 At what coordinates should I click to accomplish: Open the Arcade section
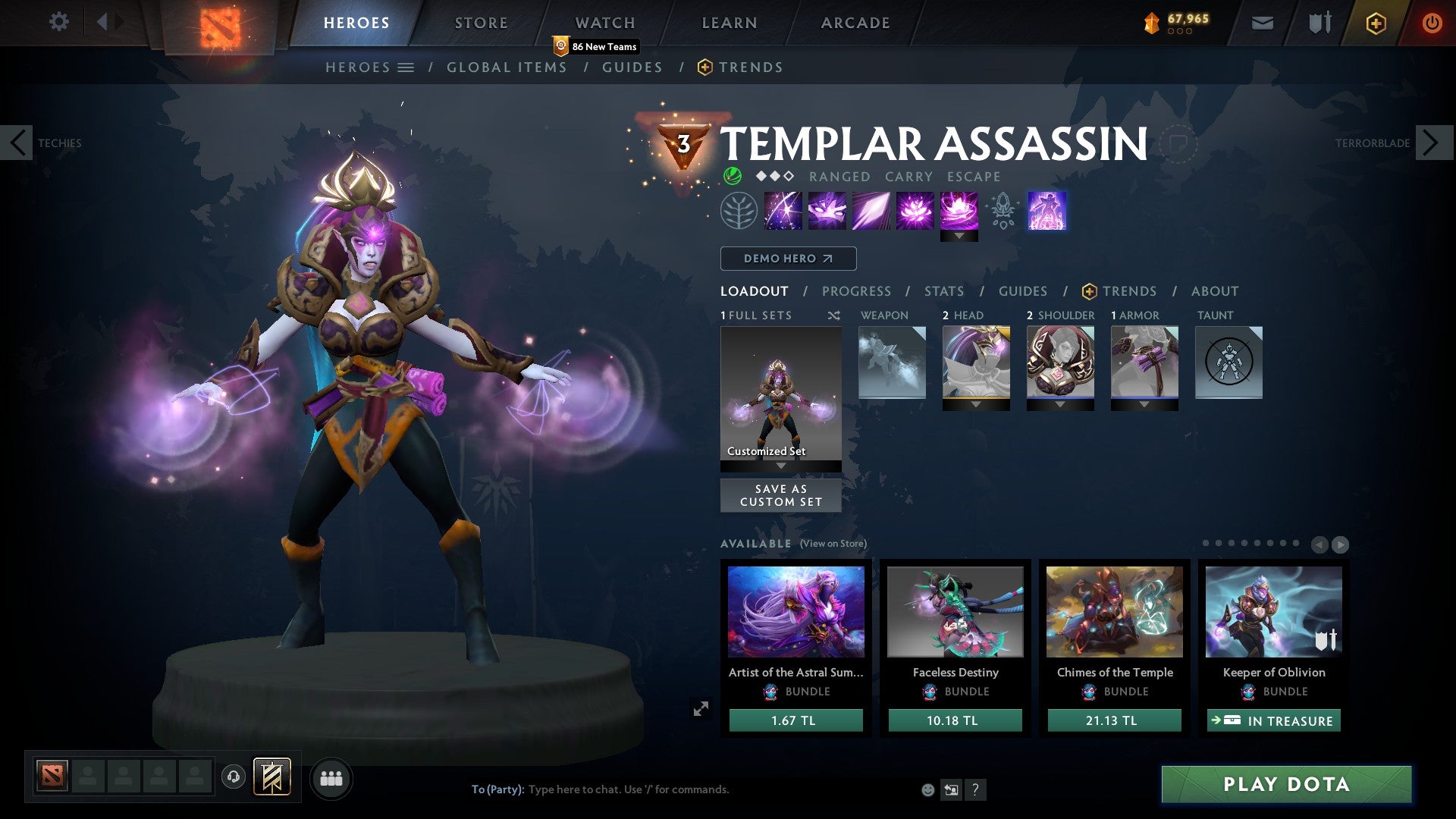point(854,22)
